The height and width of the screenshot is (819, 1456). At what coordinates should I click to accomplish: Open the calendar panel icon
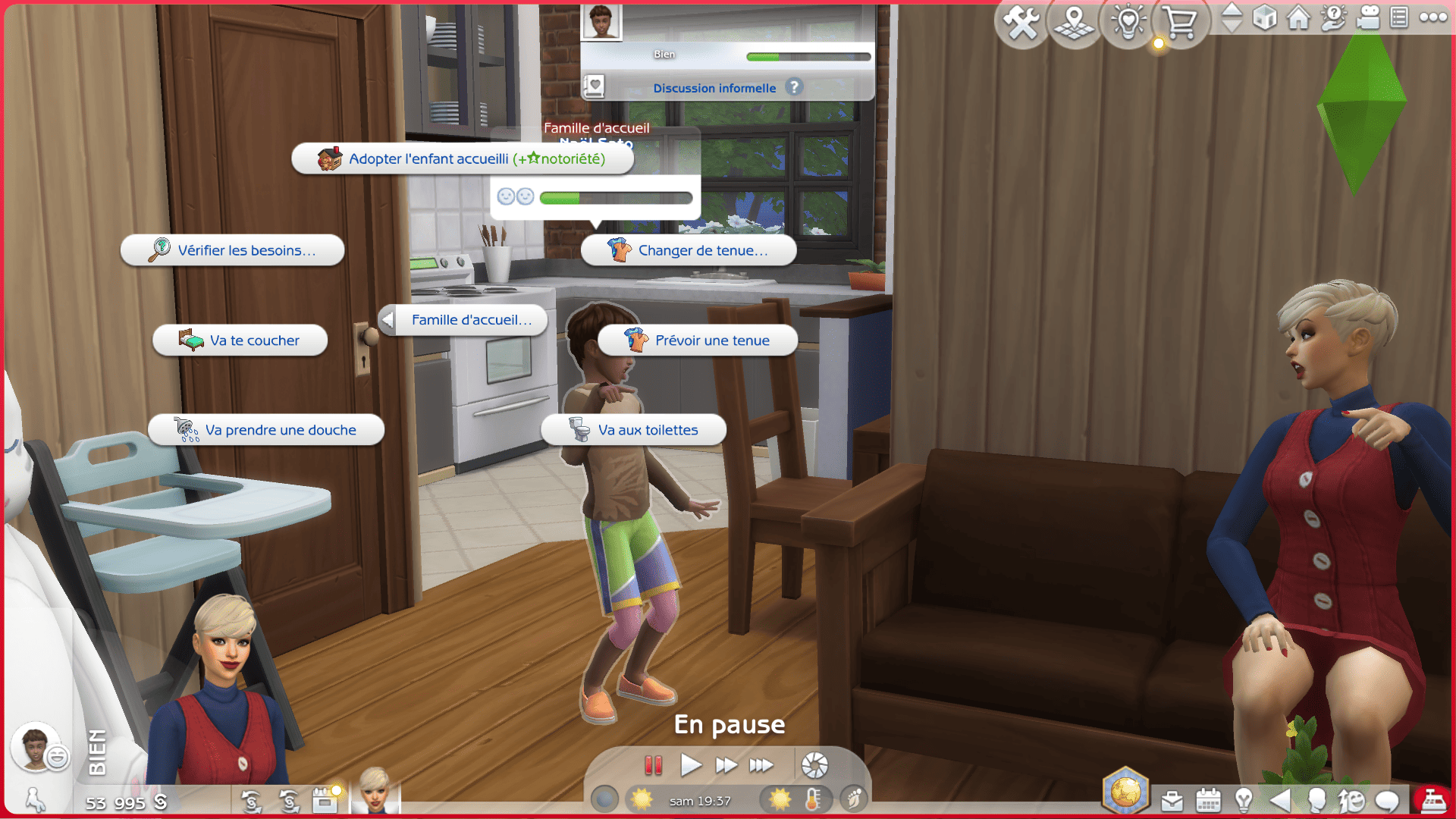1207,800
